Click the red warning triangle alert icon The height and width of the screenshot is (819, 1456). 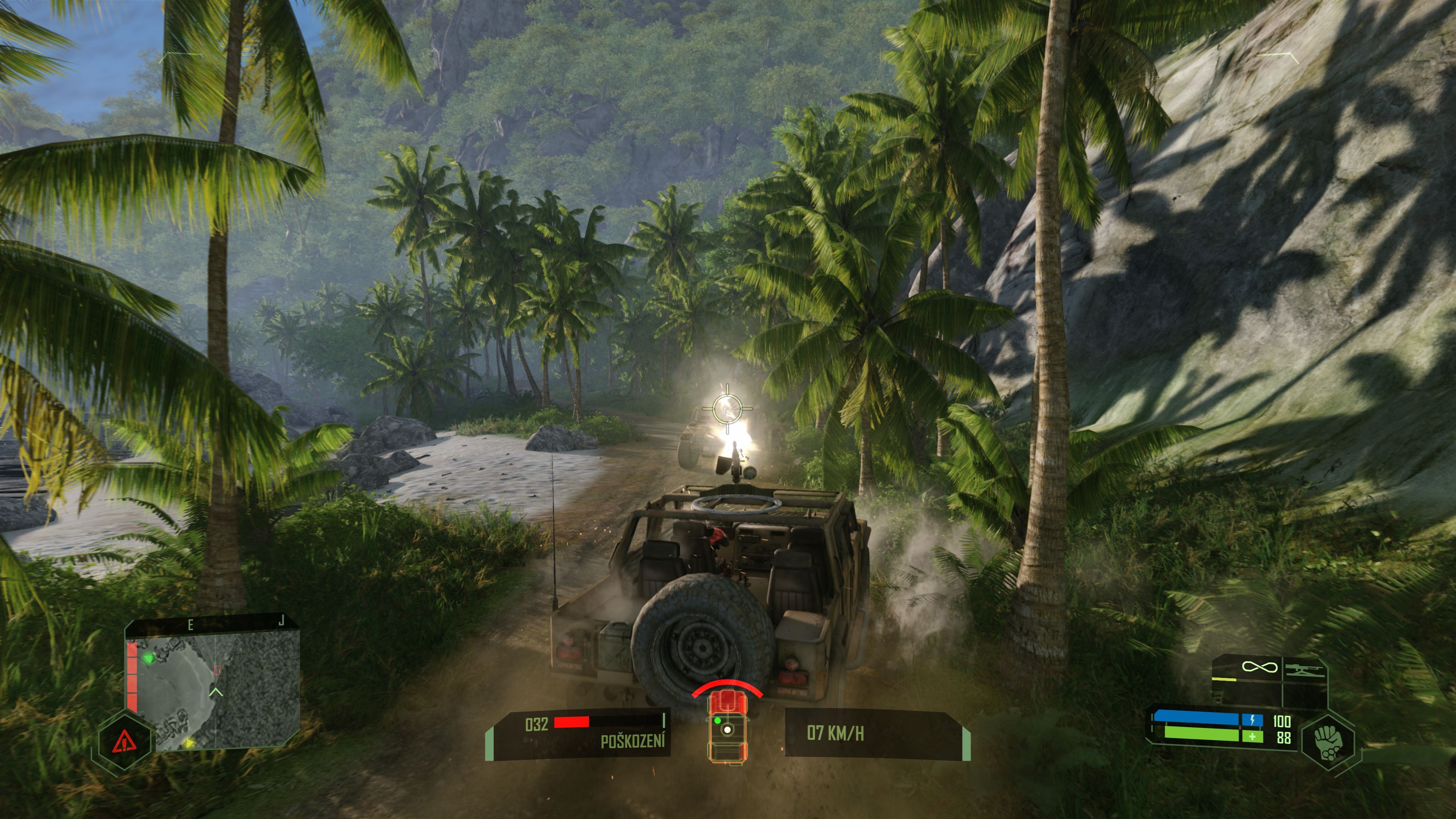123,741
